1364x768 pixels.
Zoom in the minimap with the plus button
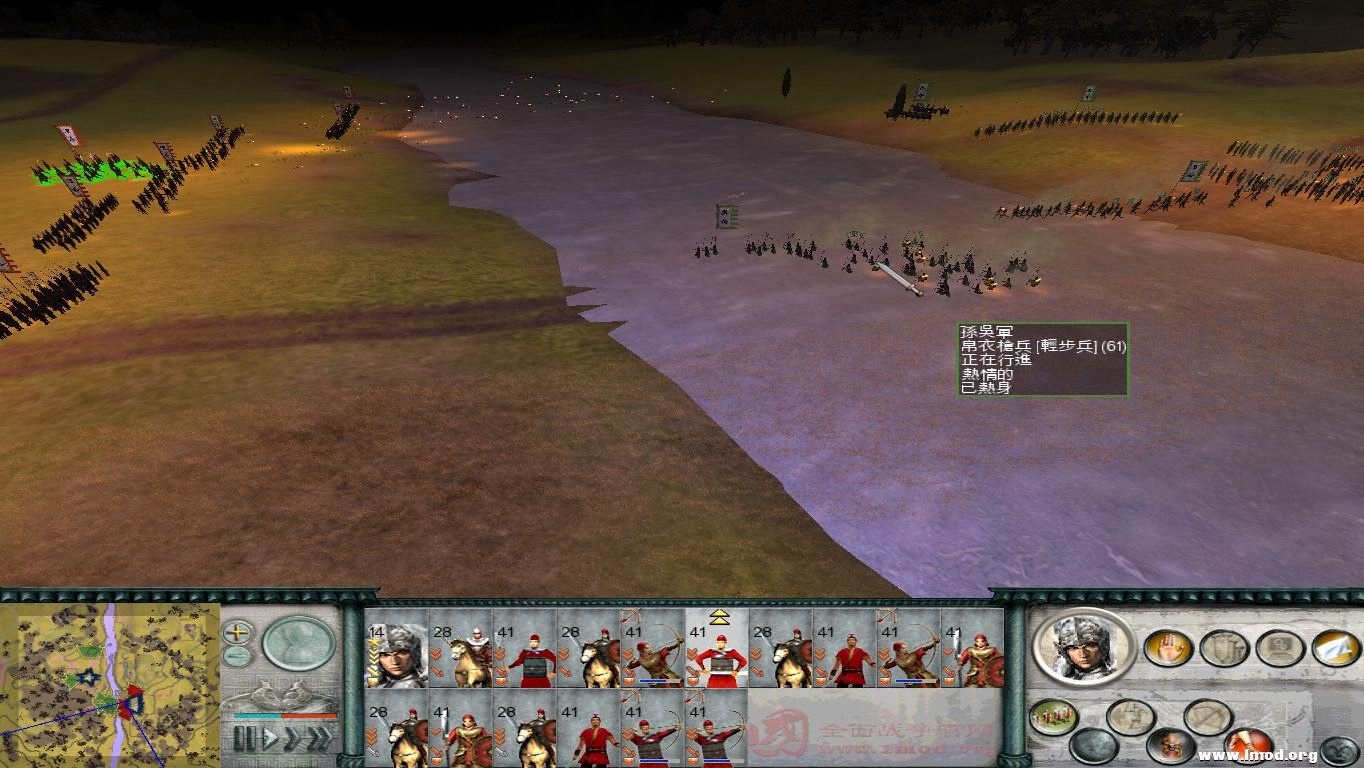237,632
